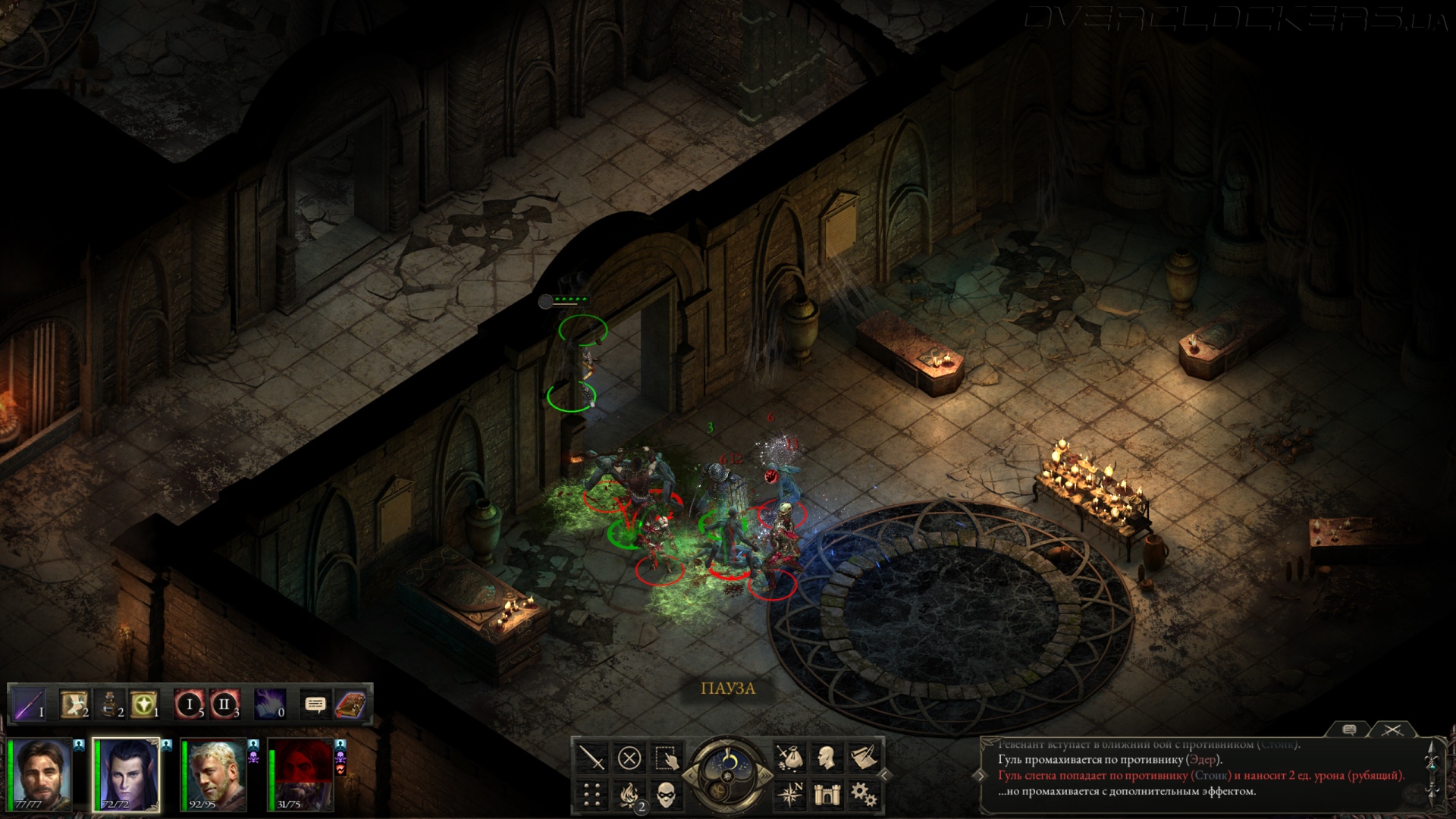Use the foot scroll quick item
The height and width of the screenshot is (819, 1456).
[x=74, y=704]
